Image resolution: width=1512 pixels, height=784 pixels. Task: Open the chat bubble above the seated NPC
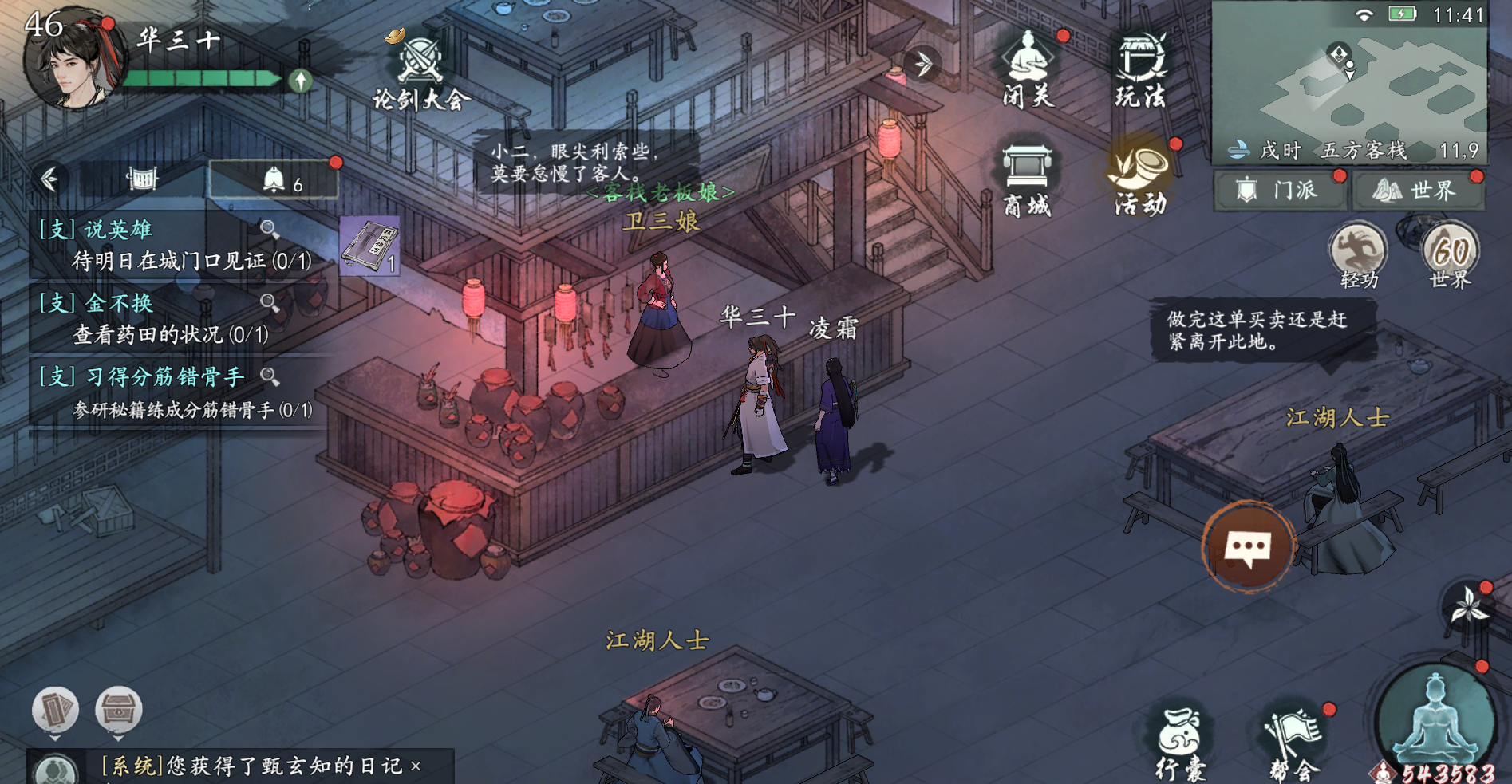click(x=1248, y=545)
